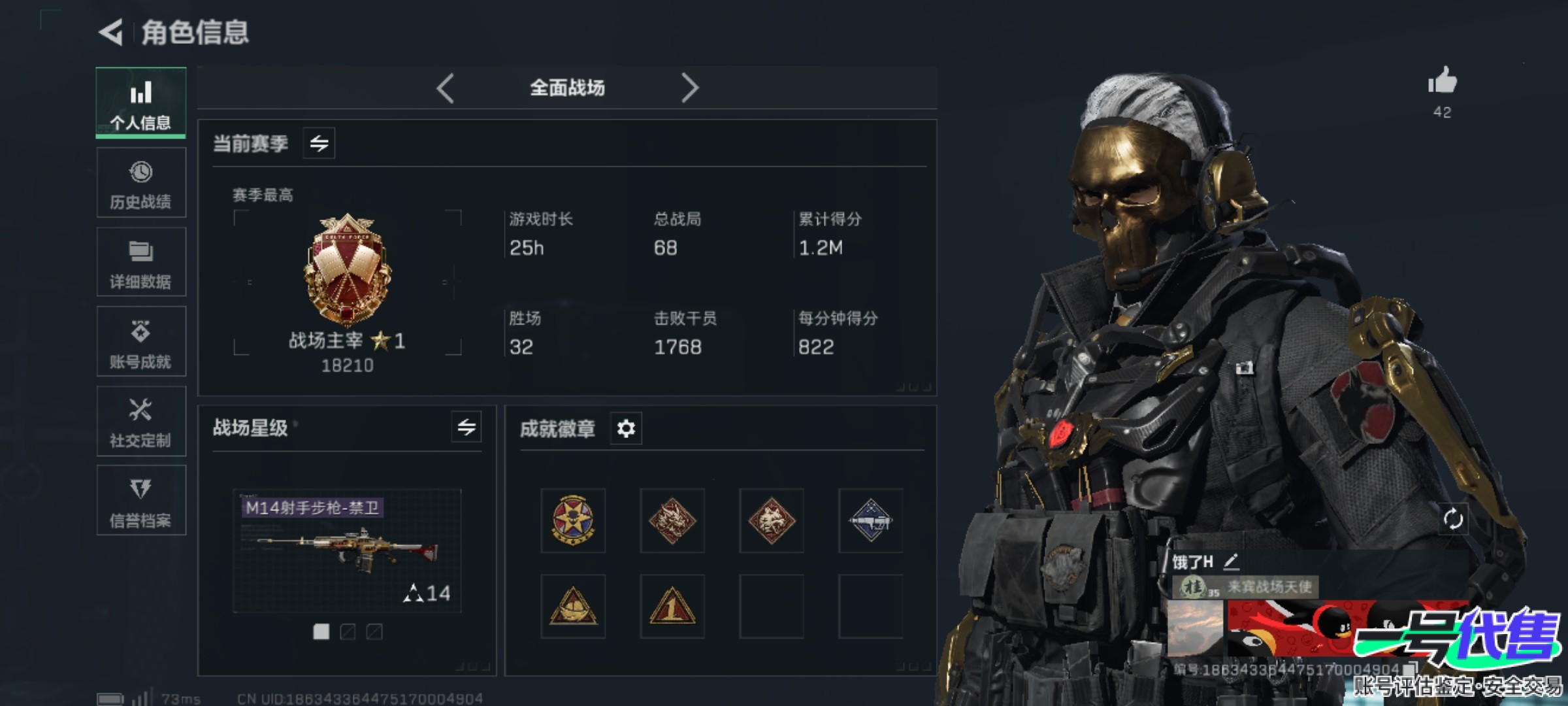Click the swap button beside 战场星级

[466, 428]
